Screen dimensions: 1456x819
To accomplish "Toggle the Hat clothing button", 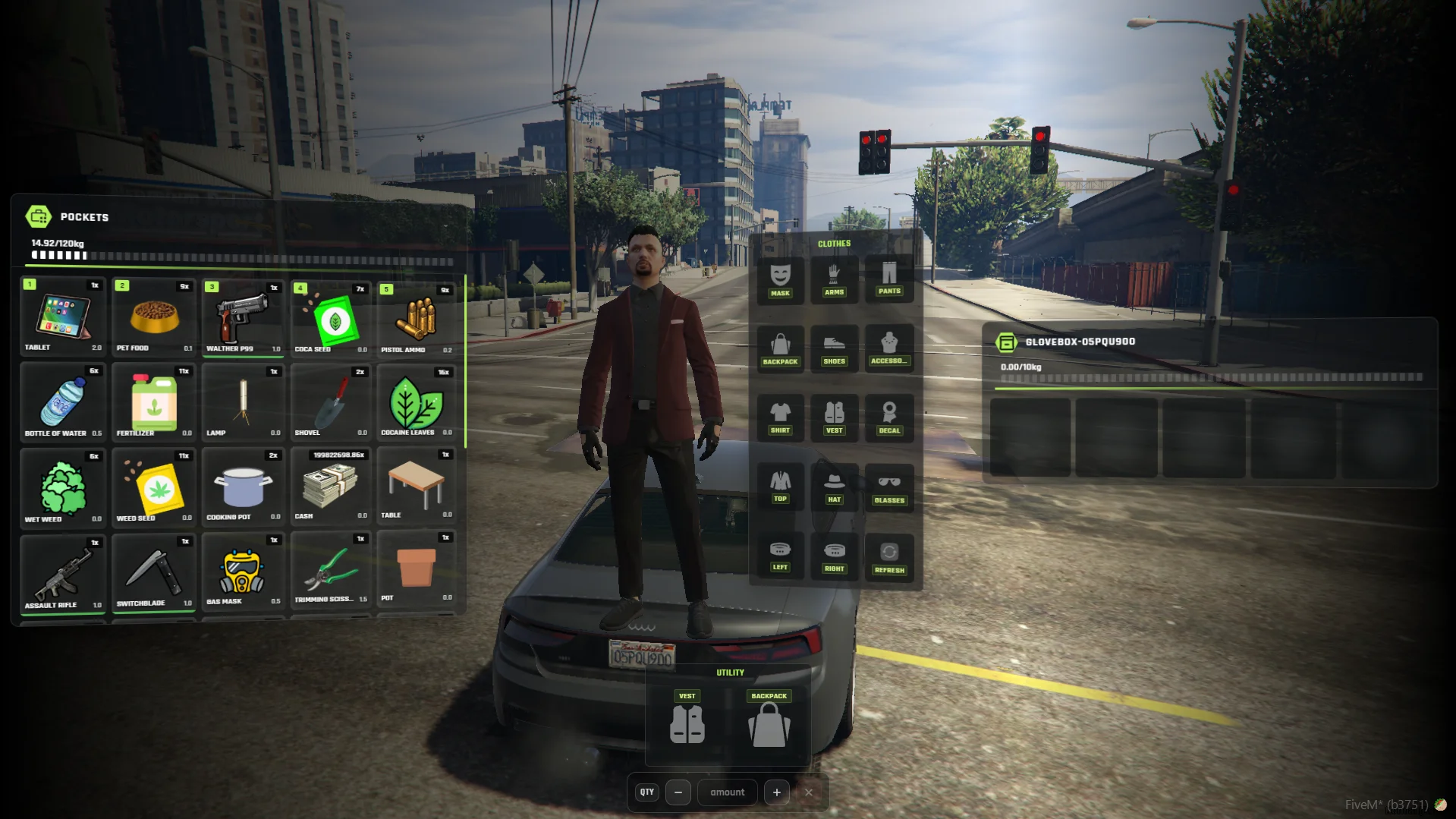I will pyautogui.click(x=834, y=487).
